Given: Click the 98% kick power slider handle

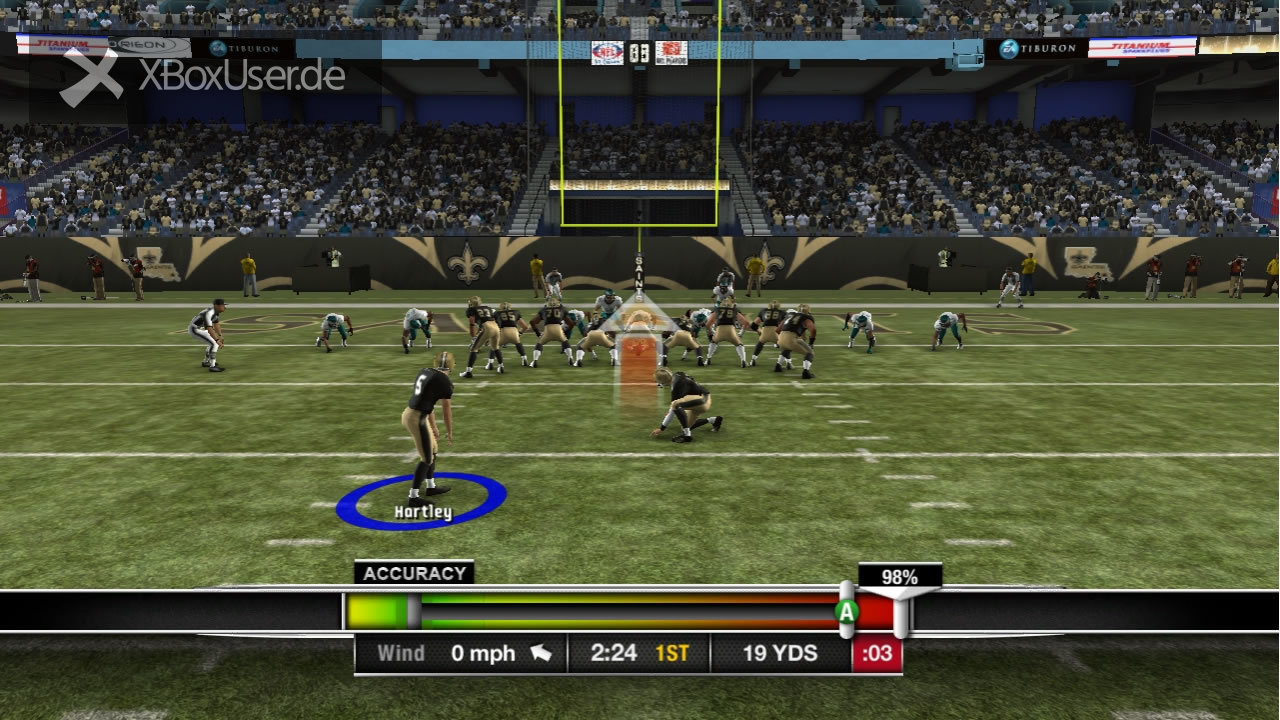Looking at the screenshot, I should pos(900,611).
